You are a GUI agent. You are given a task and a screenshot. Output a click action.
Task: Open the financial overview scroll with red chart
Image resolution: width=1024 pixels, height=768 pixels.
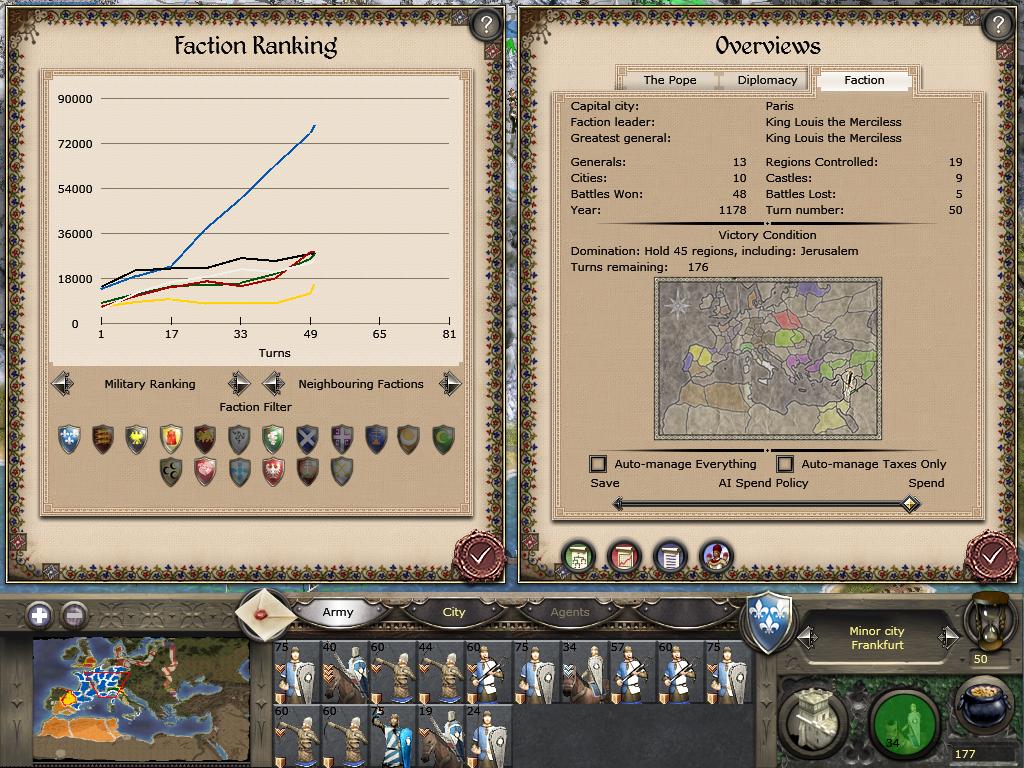tap(624, 556)
